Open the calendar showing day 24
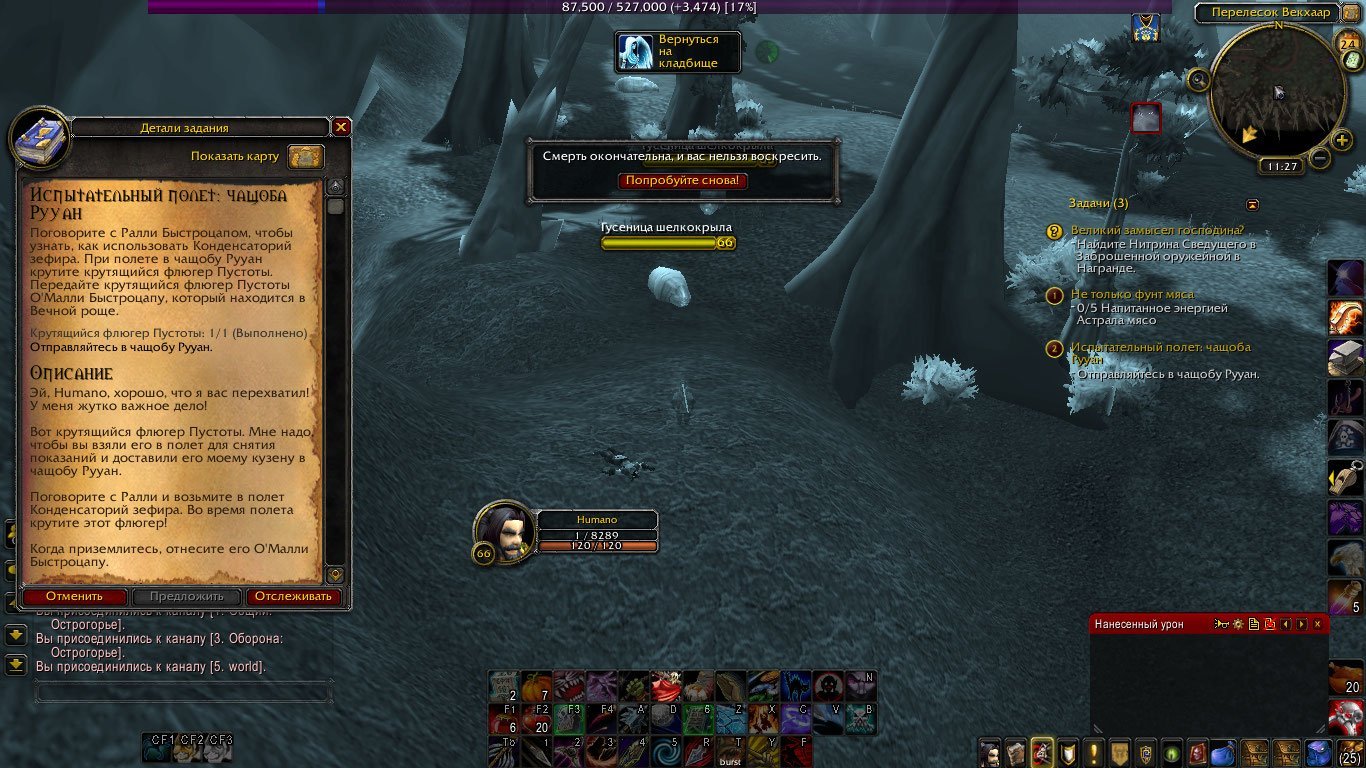The height and width of the screenshot is (768, 1366). [x=1346, y=42]
